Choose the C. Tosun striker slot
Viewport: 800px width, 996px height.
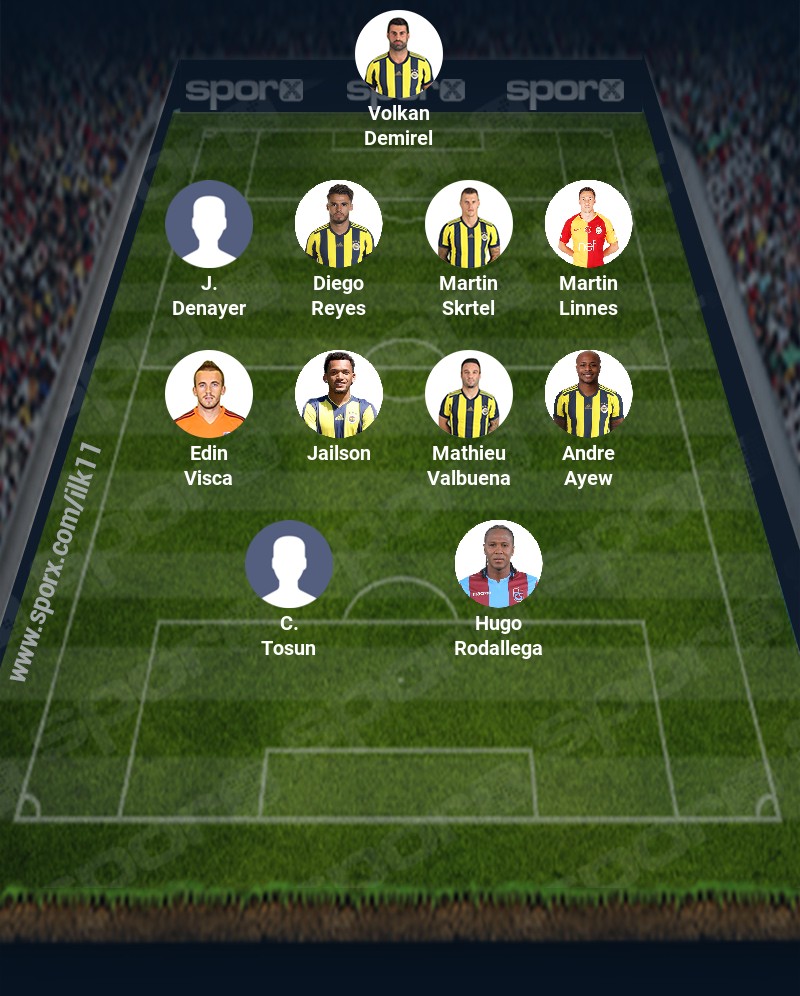(289, 564)
